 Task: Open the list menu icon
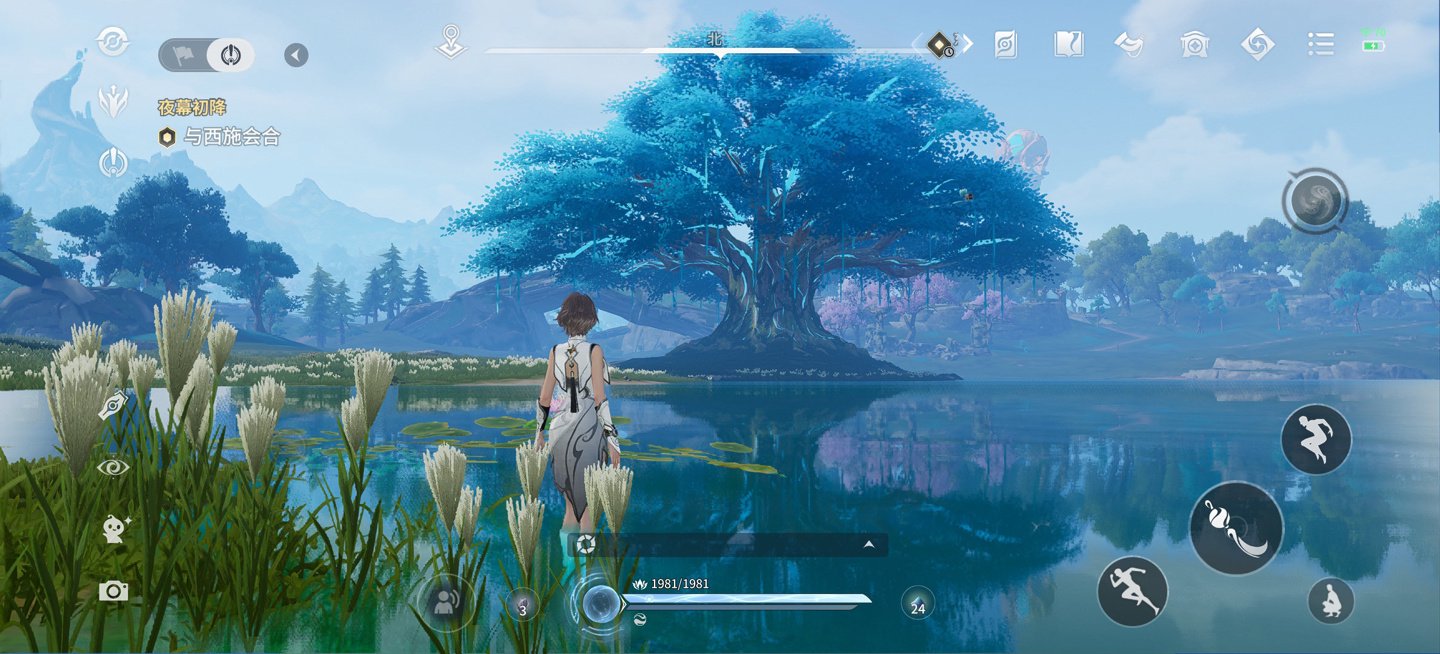point(1321,44)
